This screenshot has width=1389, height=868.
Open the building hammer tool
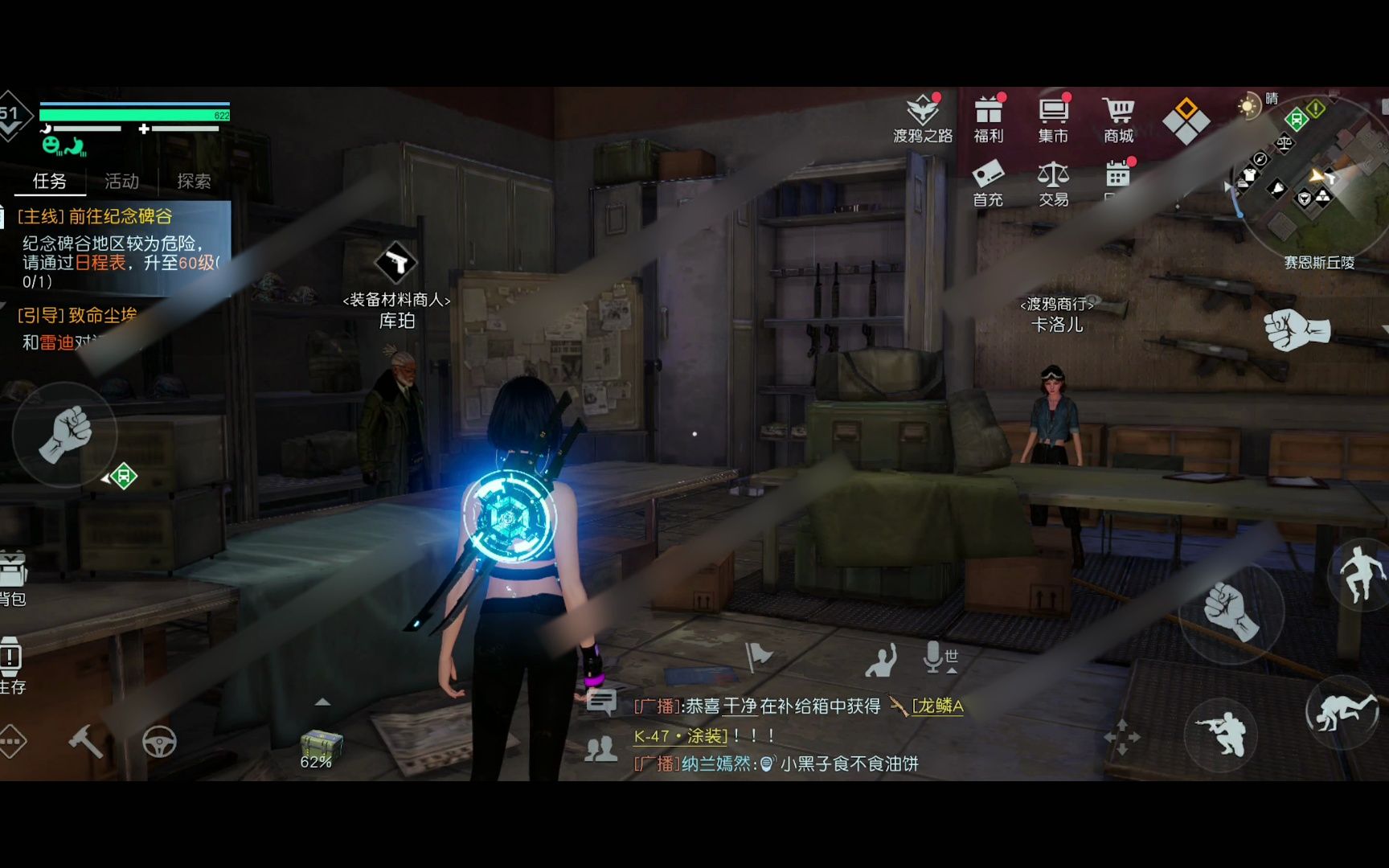[x=85, y=741]
